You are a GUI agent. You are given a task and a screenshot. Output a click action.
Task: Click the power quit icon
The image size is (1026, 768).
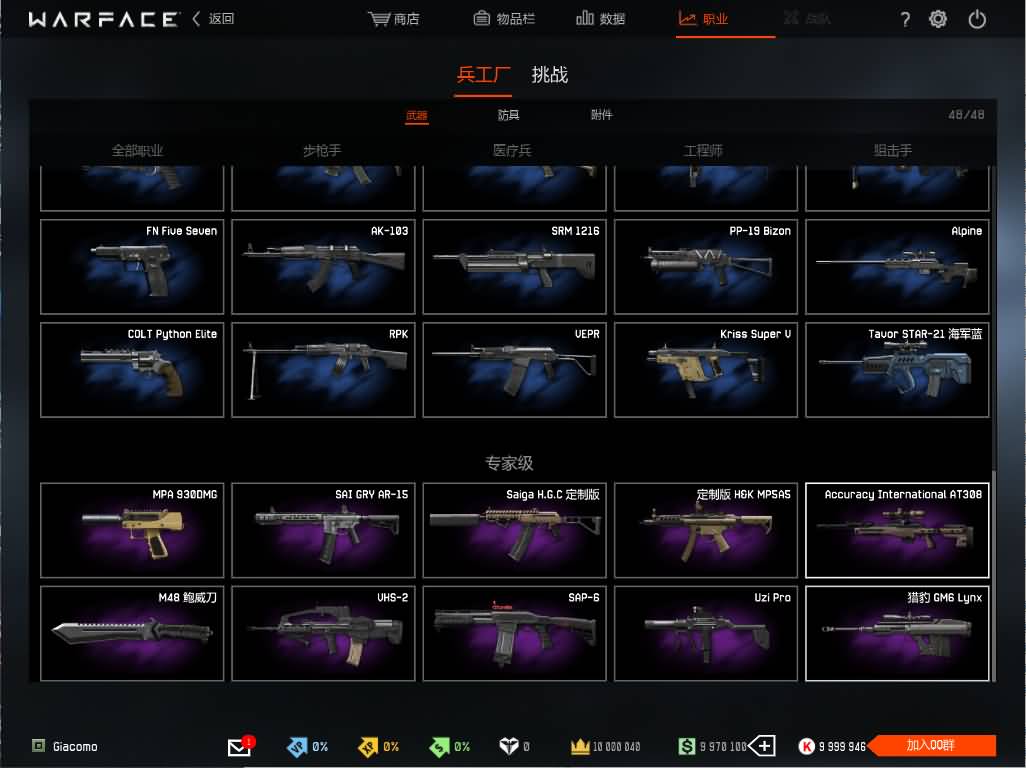click(x=977, y=19)
